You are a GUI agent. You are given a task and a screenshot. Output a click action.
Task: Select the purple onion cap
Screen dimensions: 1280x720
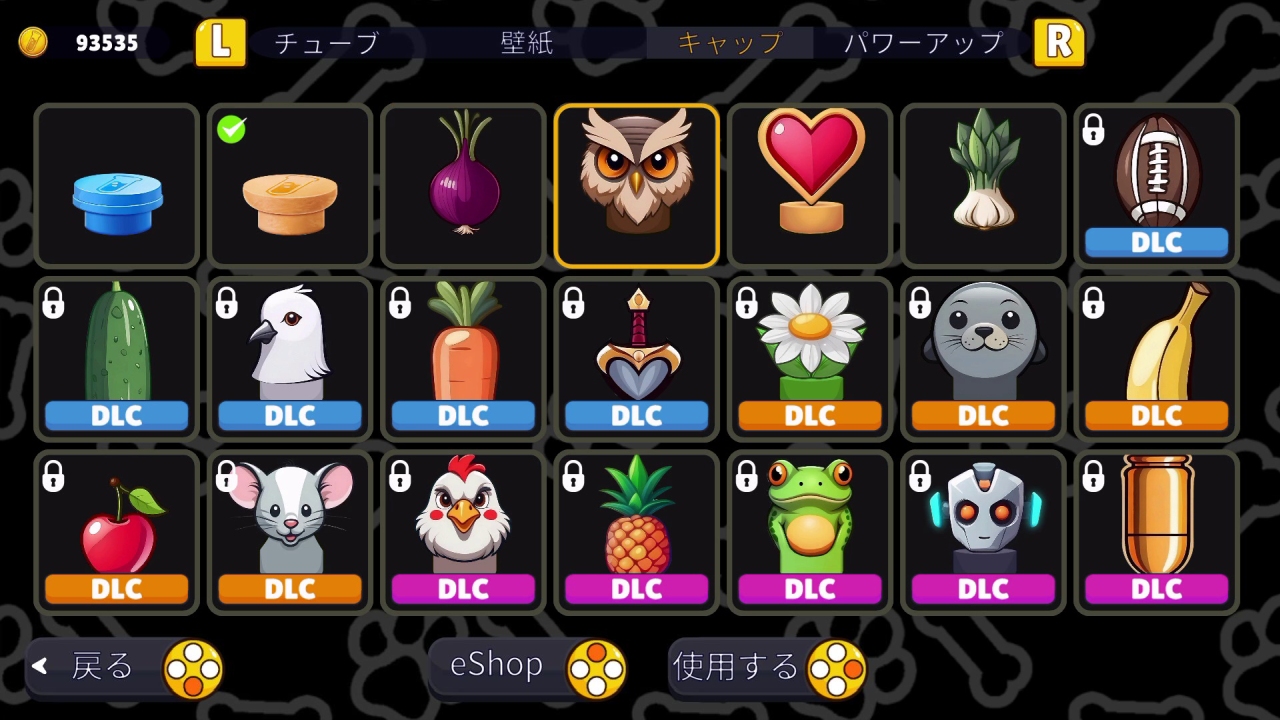click(463, 182)
